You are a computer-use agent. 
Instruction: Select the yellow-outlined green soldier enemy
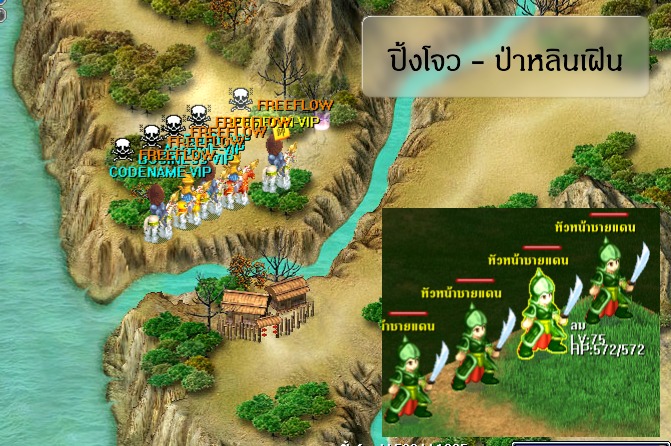click(541, 314)
